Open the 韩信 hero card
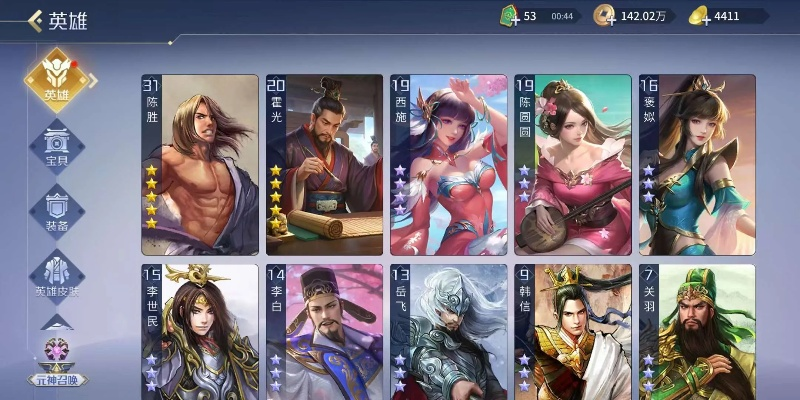The width and height of the screenshot is (800, 400). (x=573, y=332)
